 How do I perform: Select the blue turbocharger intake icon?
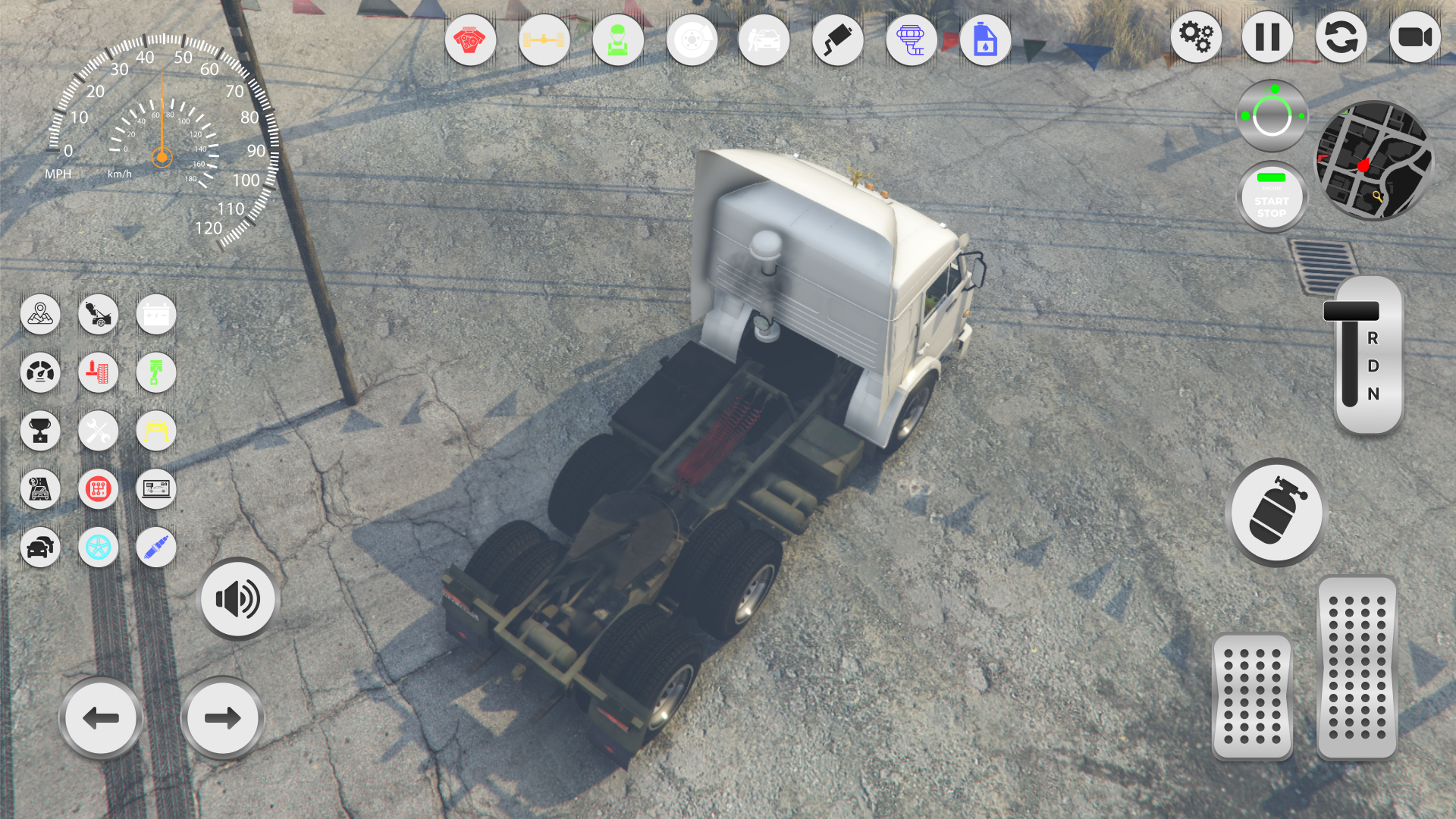pyautogui.click(x=911, y=39)
